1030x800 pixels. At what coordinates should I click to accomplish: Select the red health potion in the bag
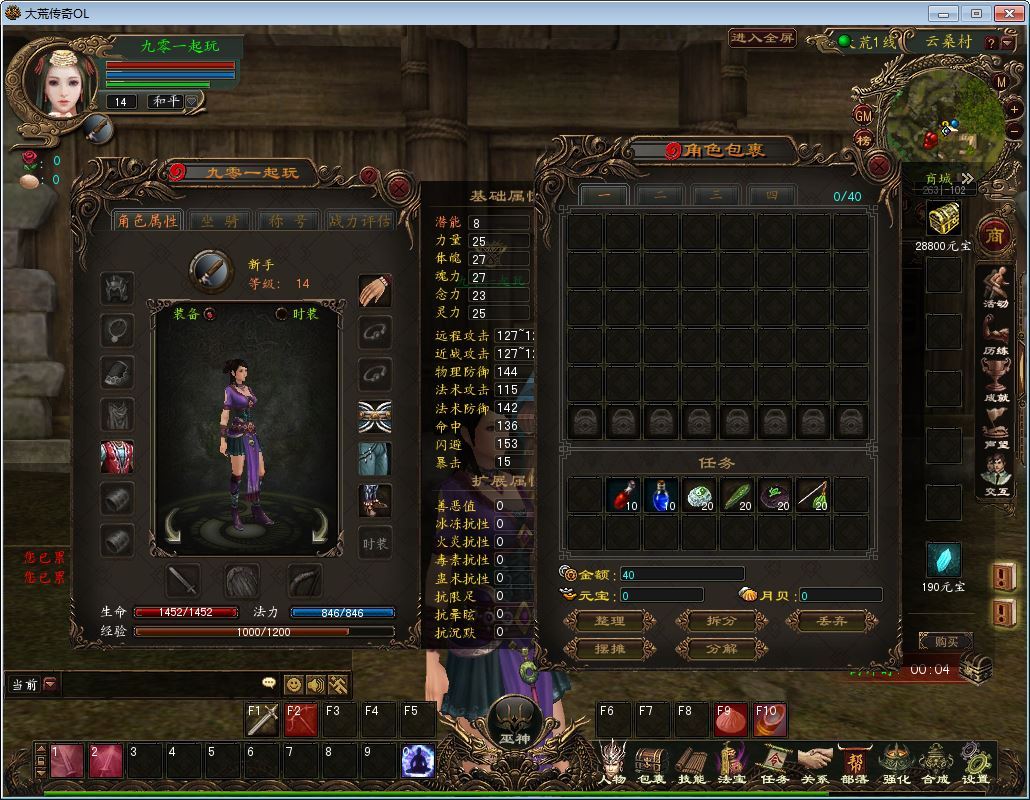[623, 495]
